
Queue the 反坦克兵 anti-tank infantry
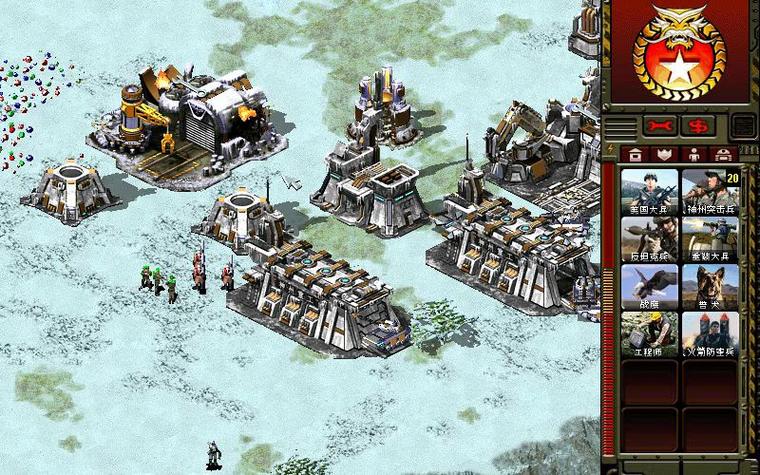coord(650,238)
